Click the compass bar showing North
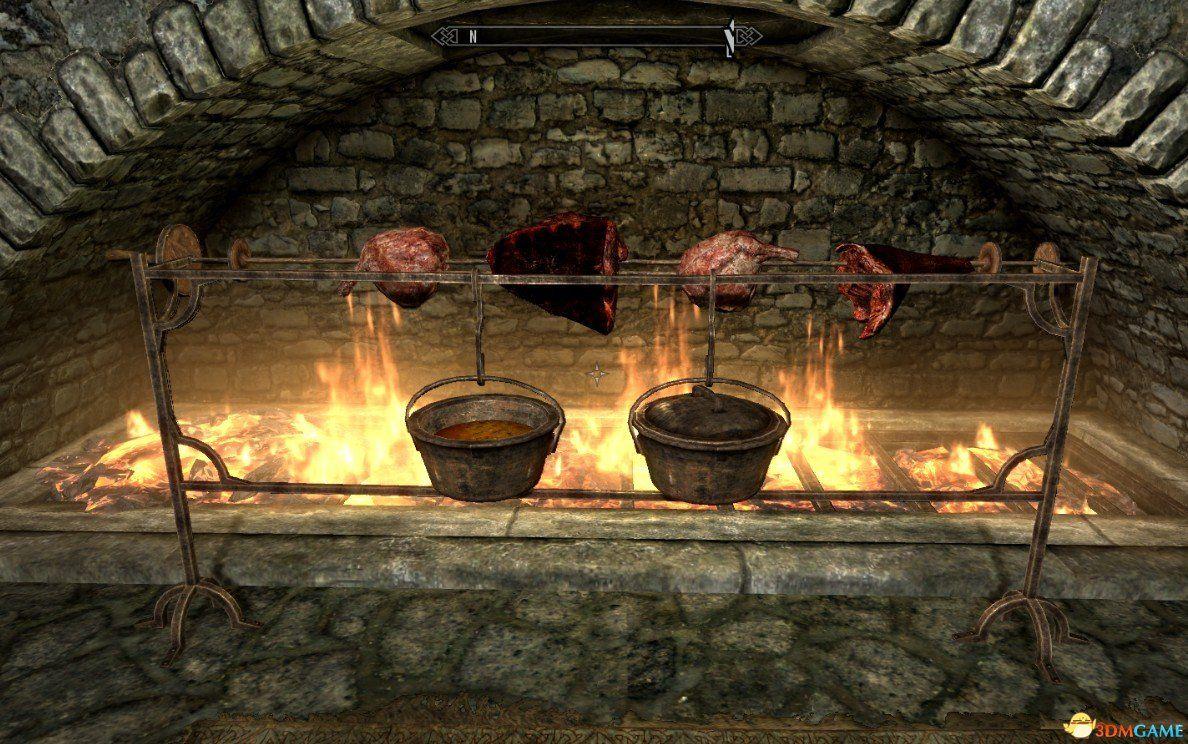Viewport: 1188px width, 744px height. tap(596, 36)
